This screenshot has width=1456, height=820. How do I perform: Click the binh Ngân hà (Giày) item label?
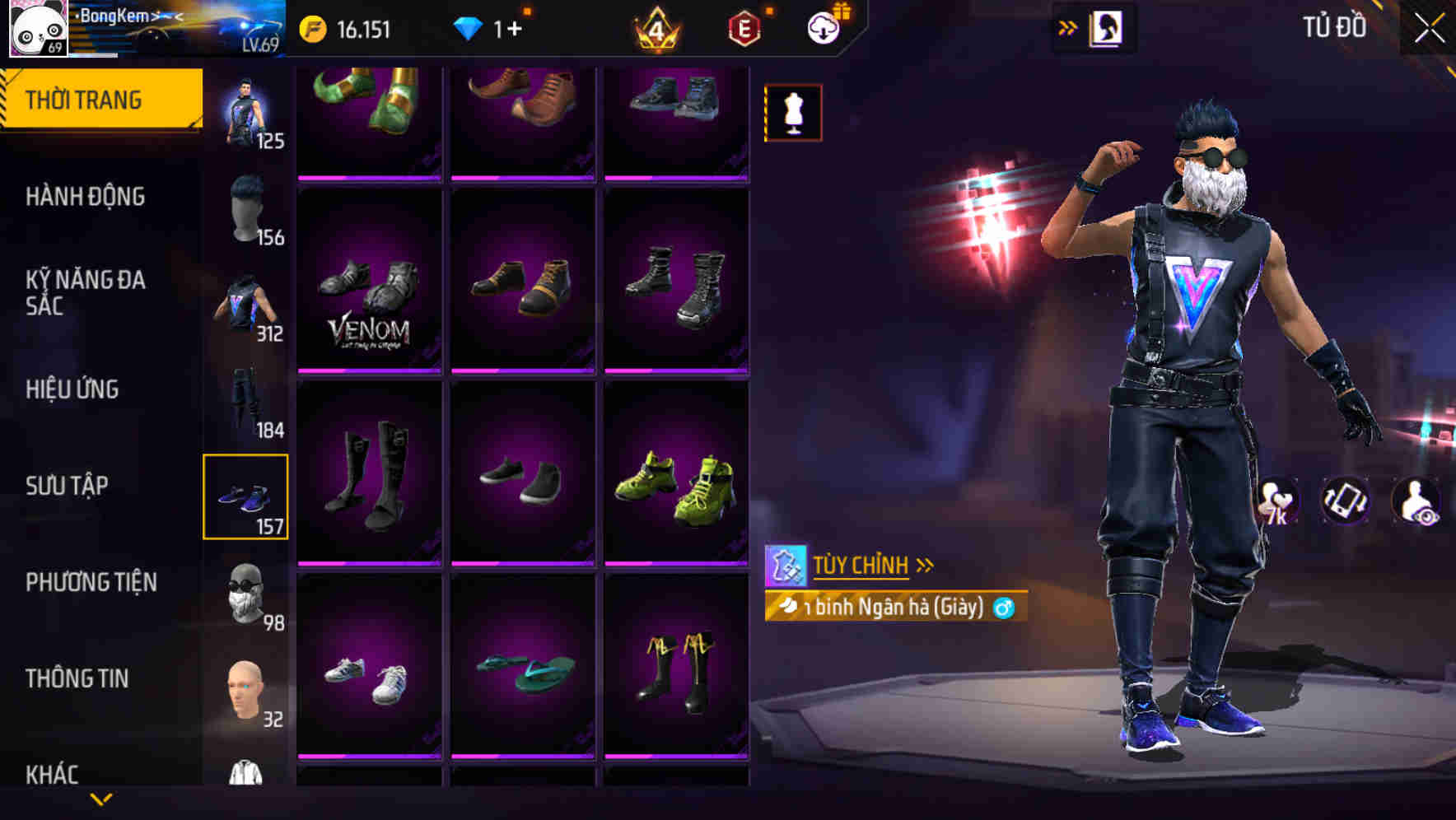(x=894, y=607)
